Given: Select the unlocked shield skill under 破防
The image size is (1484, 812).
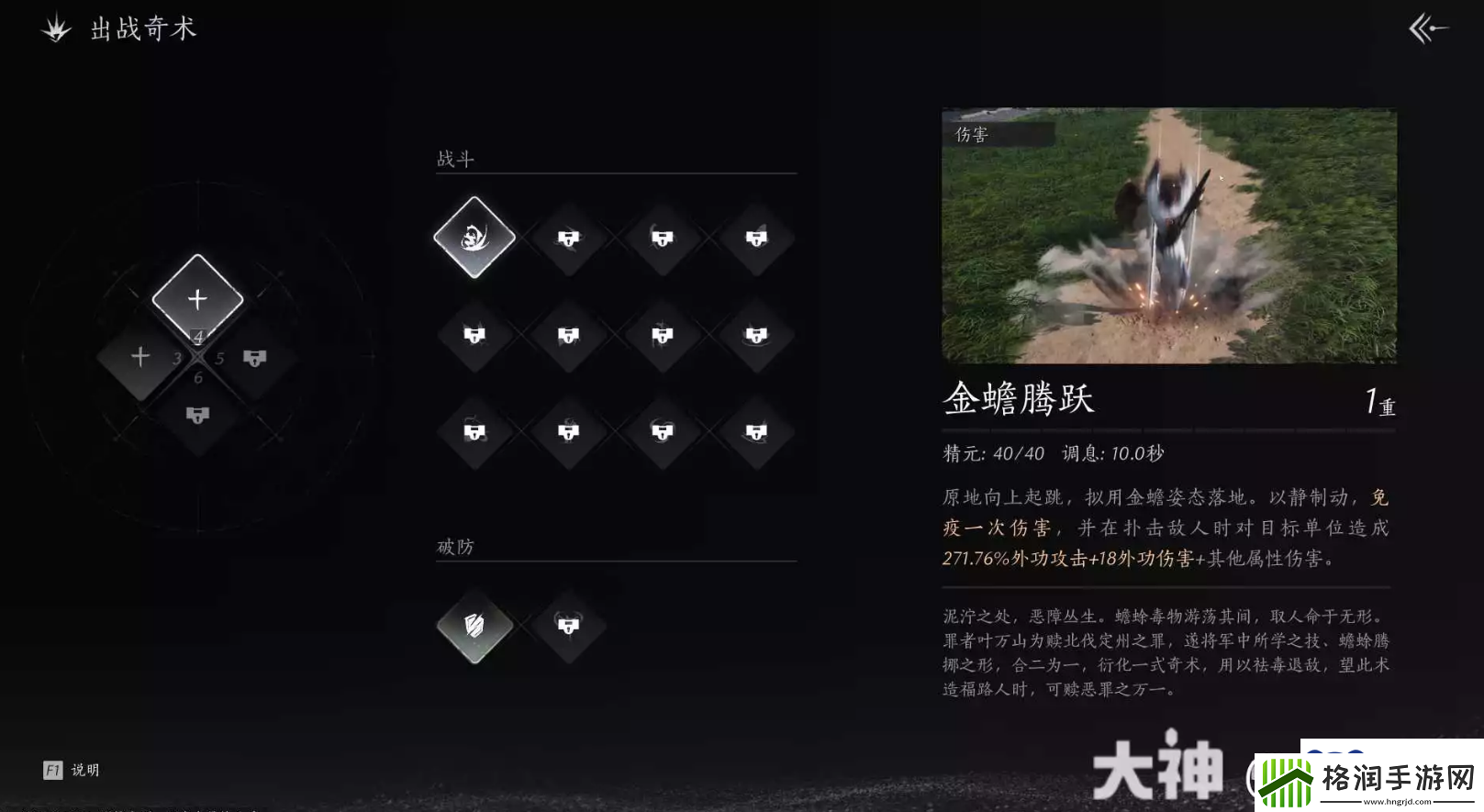Looking at the screenshot, I should click(x=474, y=627).
